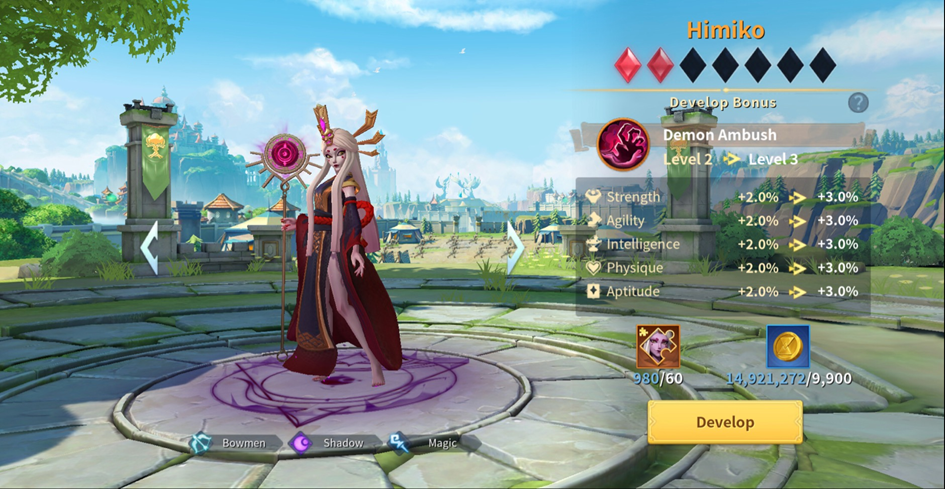The width and height of the screenshot is (945, 489).
Task: Select the Bowmen trait tag
Action: click(x=230, y=443)
